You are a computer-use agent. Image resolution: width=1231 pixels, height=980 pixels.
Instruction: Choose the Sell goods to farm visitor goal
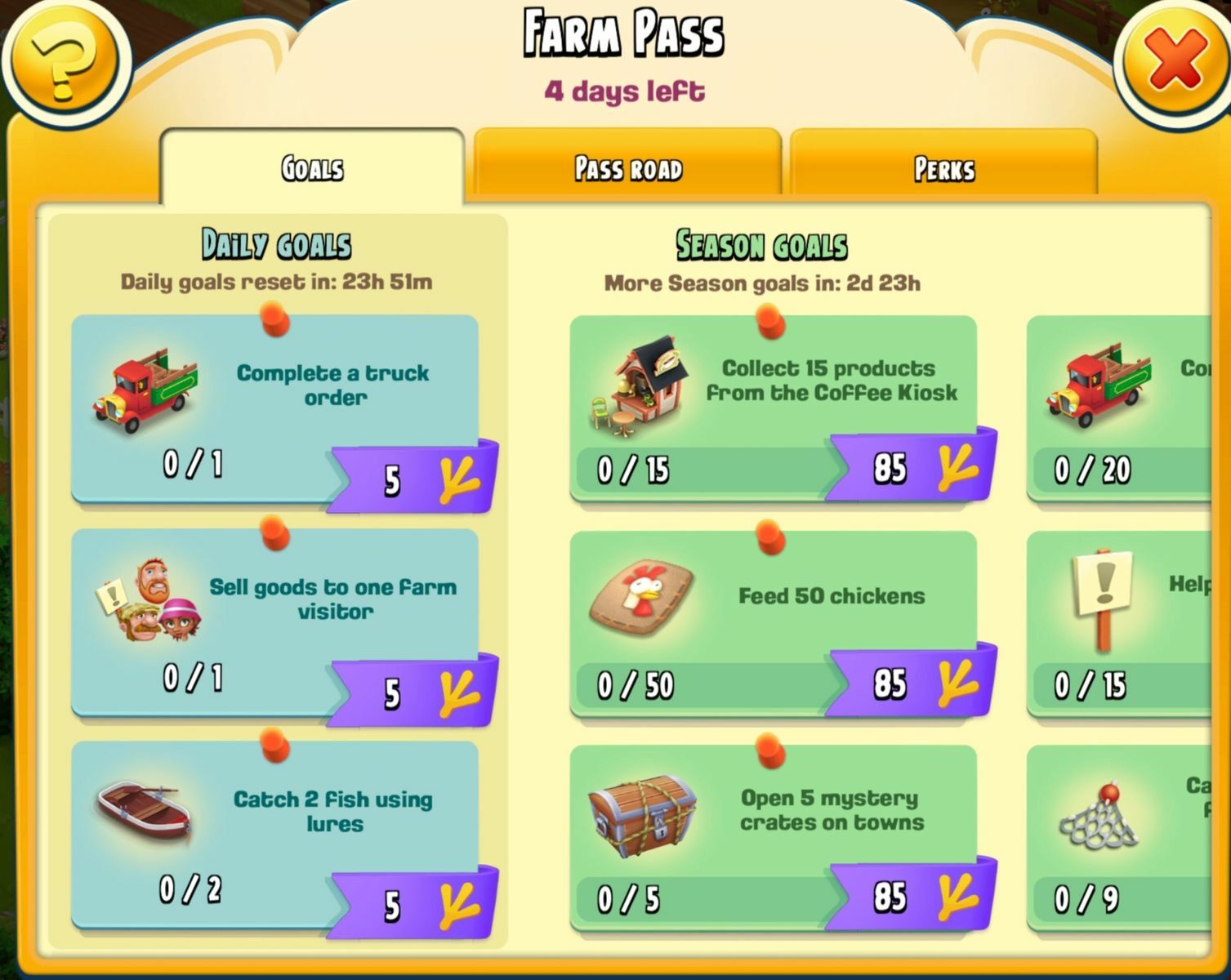[x=275, y=622]
